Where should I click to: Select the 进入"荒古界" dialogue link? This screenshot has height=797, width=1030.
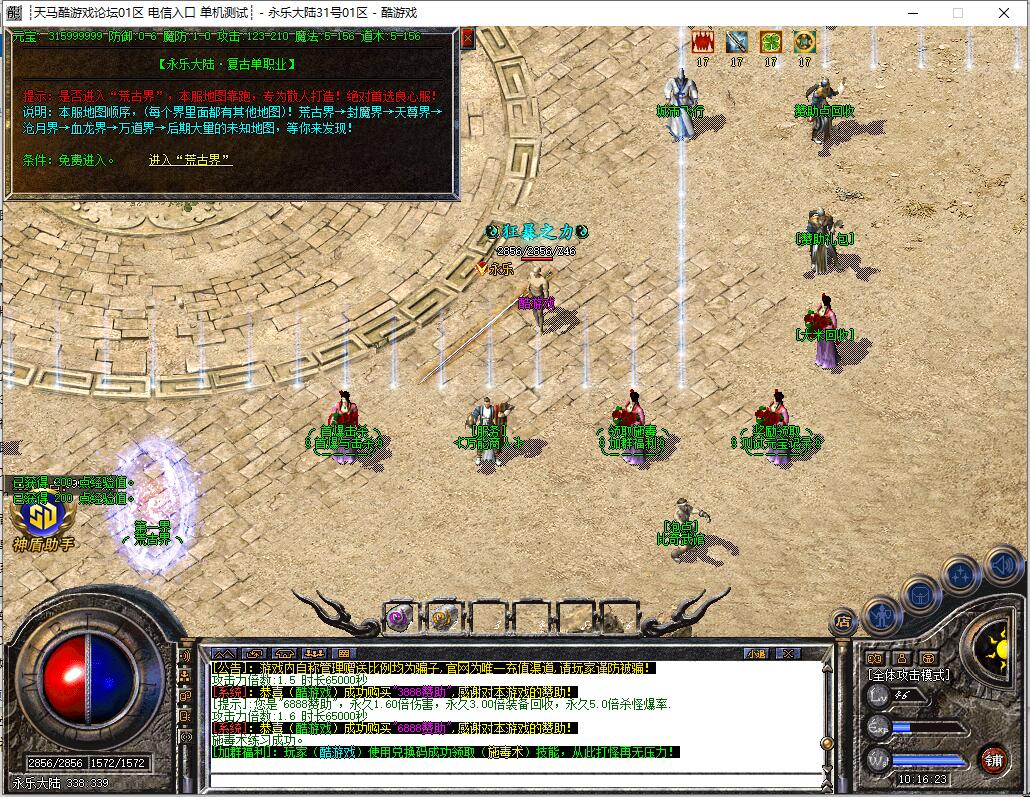(190, 160)
